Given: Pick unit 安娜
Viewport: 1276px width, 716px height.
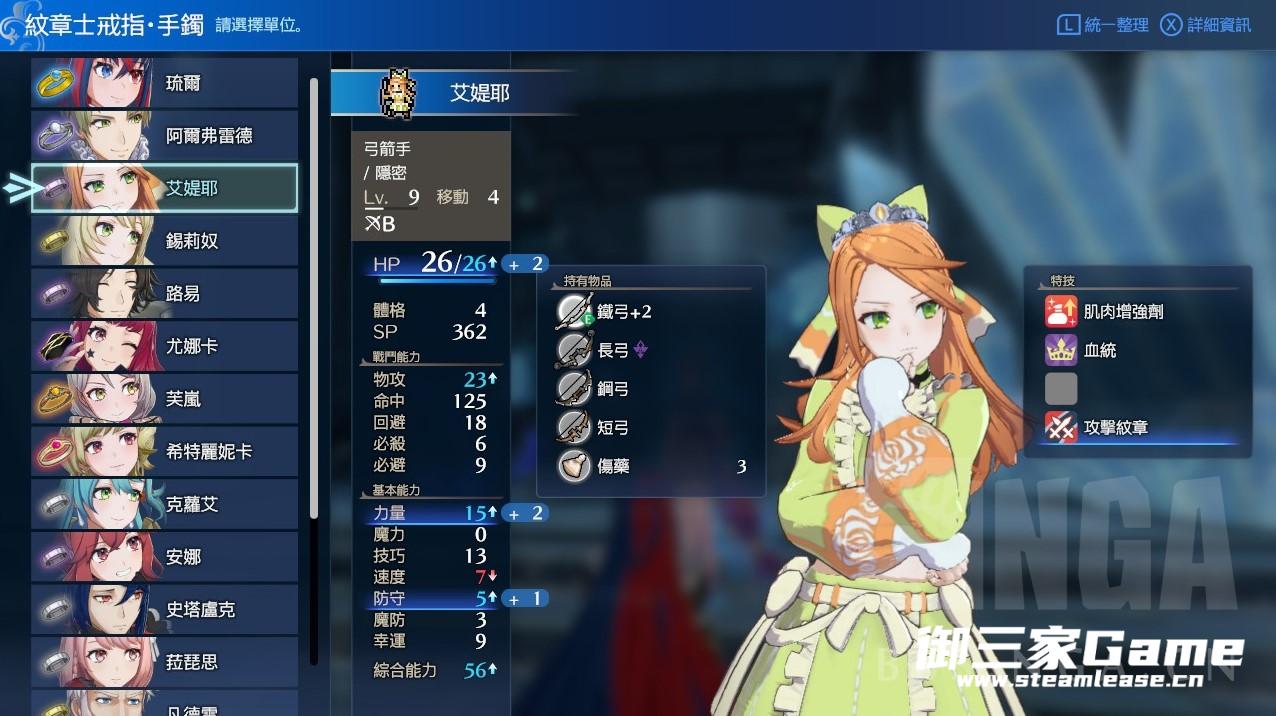Looking at the screenshot, I should 165,557.
